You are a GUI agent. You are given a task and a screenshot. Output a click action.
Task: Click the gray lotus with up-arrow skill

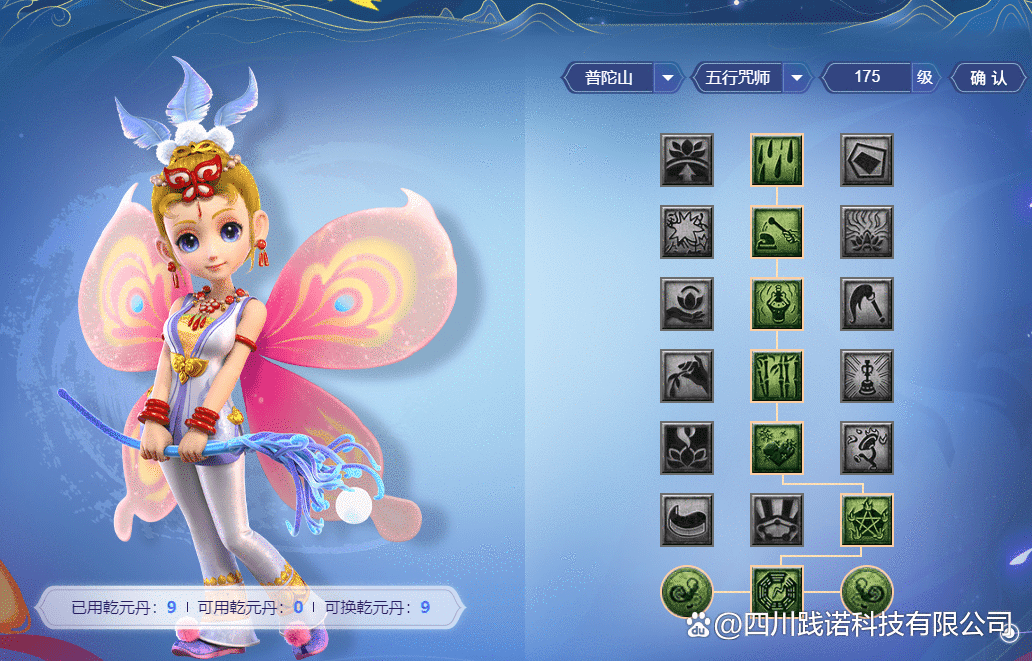coord(687,160)
